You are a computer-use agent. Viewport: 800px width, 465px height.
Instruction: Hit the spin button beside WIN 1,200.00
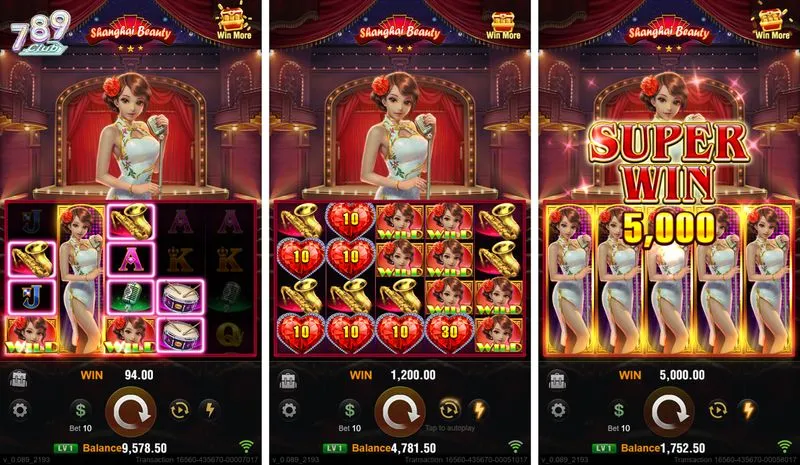pos(400,410)
